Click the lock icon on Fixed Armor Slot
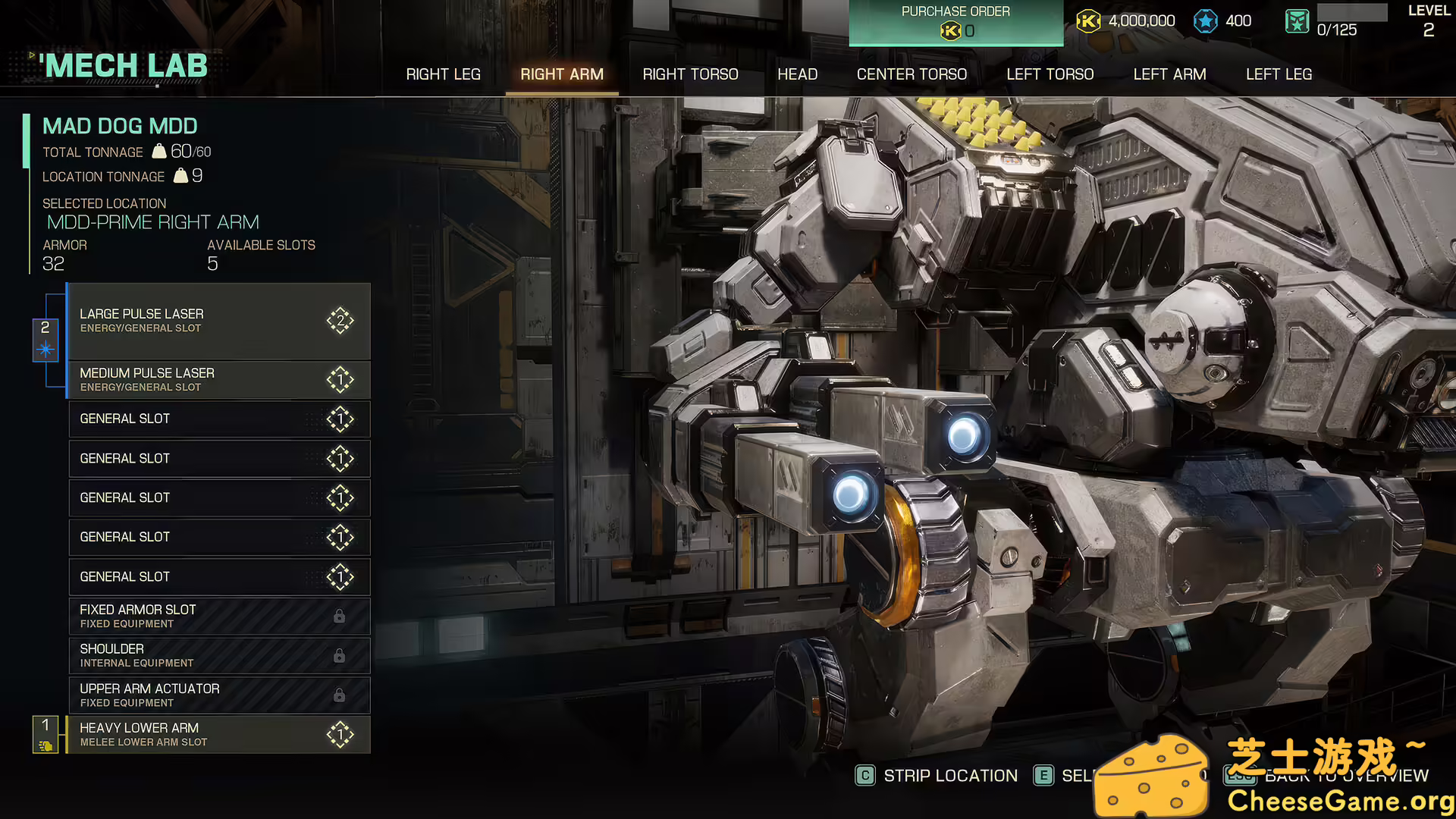Screen dimensions: 1456x819 pos(340,616)
